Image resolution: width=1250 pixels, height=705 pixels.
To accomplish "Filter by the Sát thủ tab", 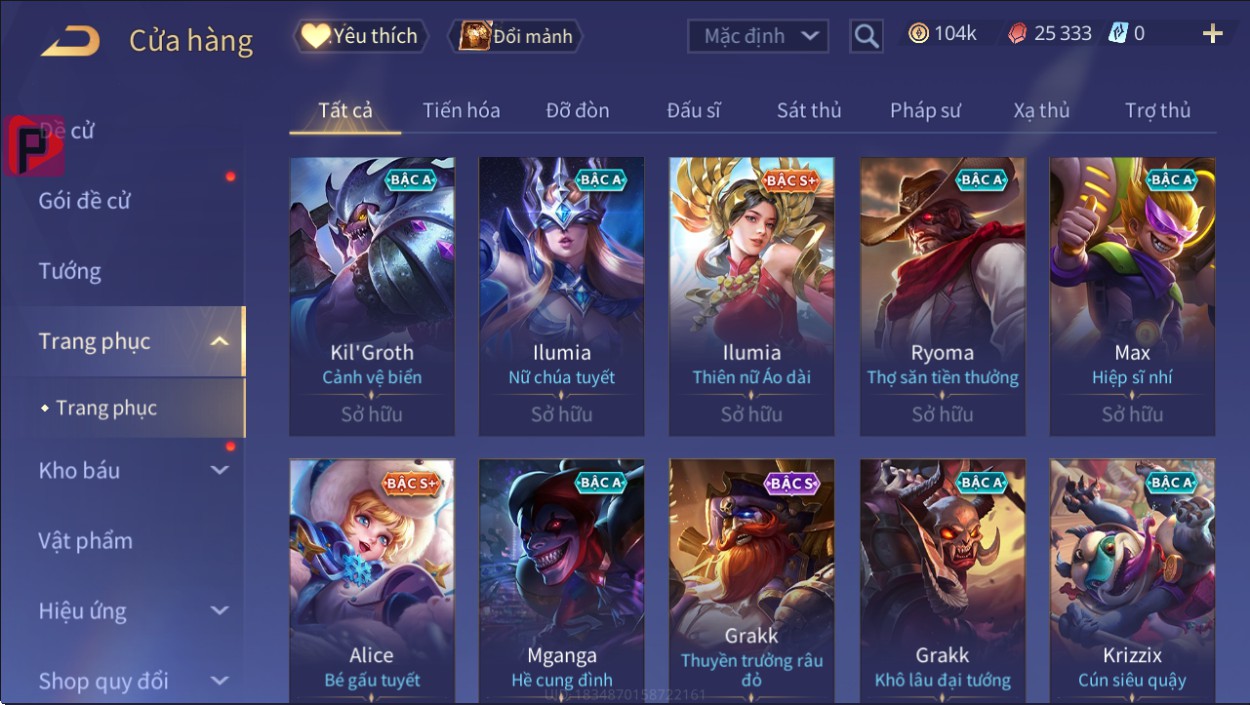I will pyautogui.click(x=809, y=110).
